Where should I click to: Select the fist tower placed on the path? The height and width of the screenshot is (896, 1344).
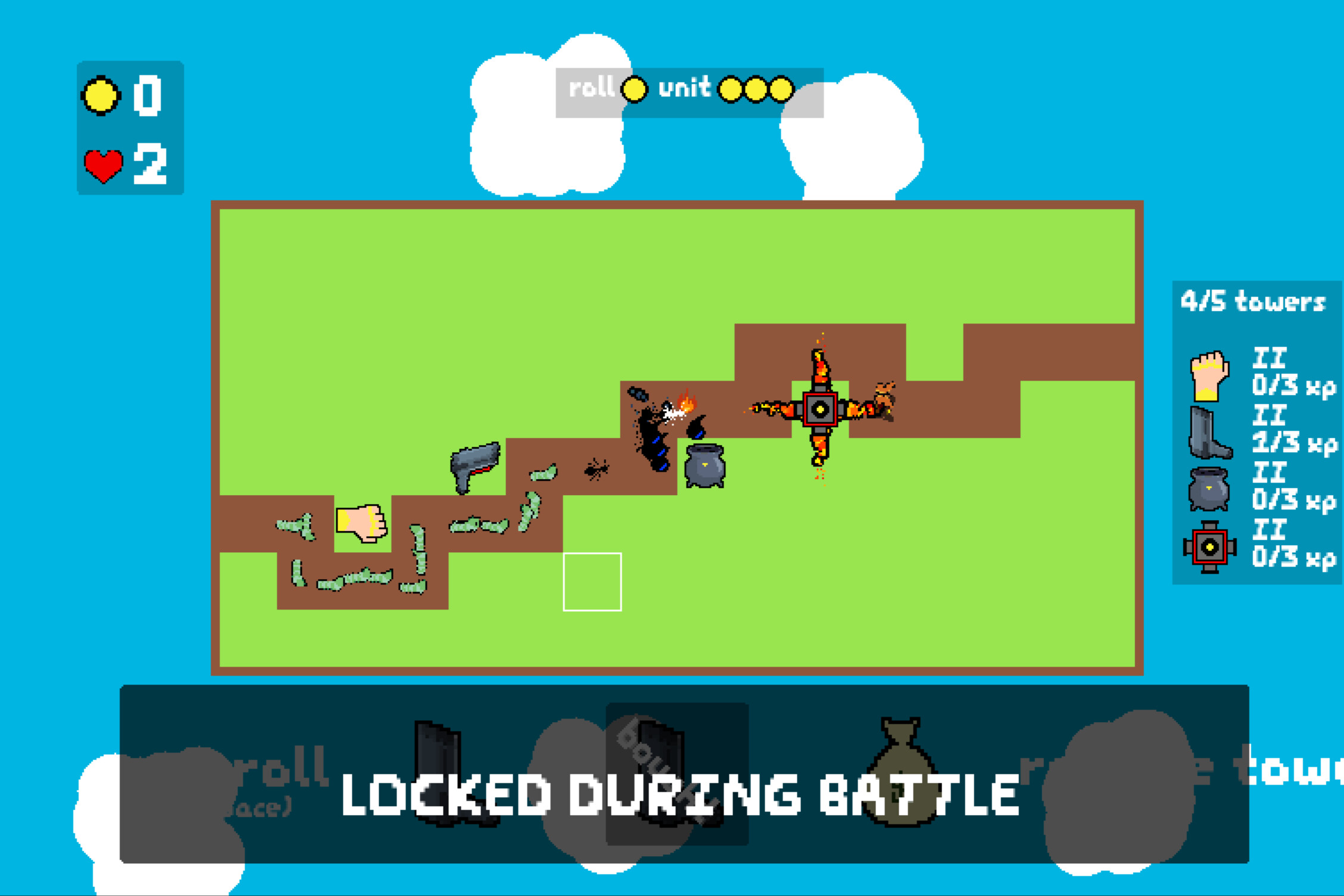point(360,524)
